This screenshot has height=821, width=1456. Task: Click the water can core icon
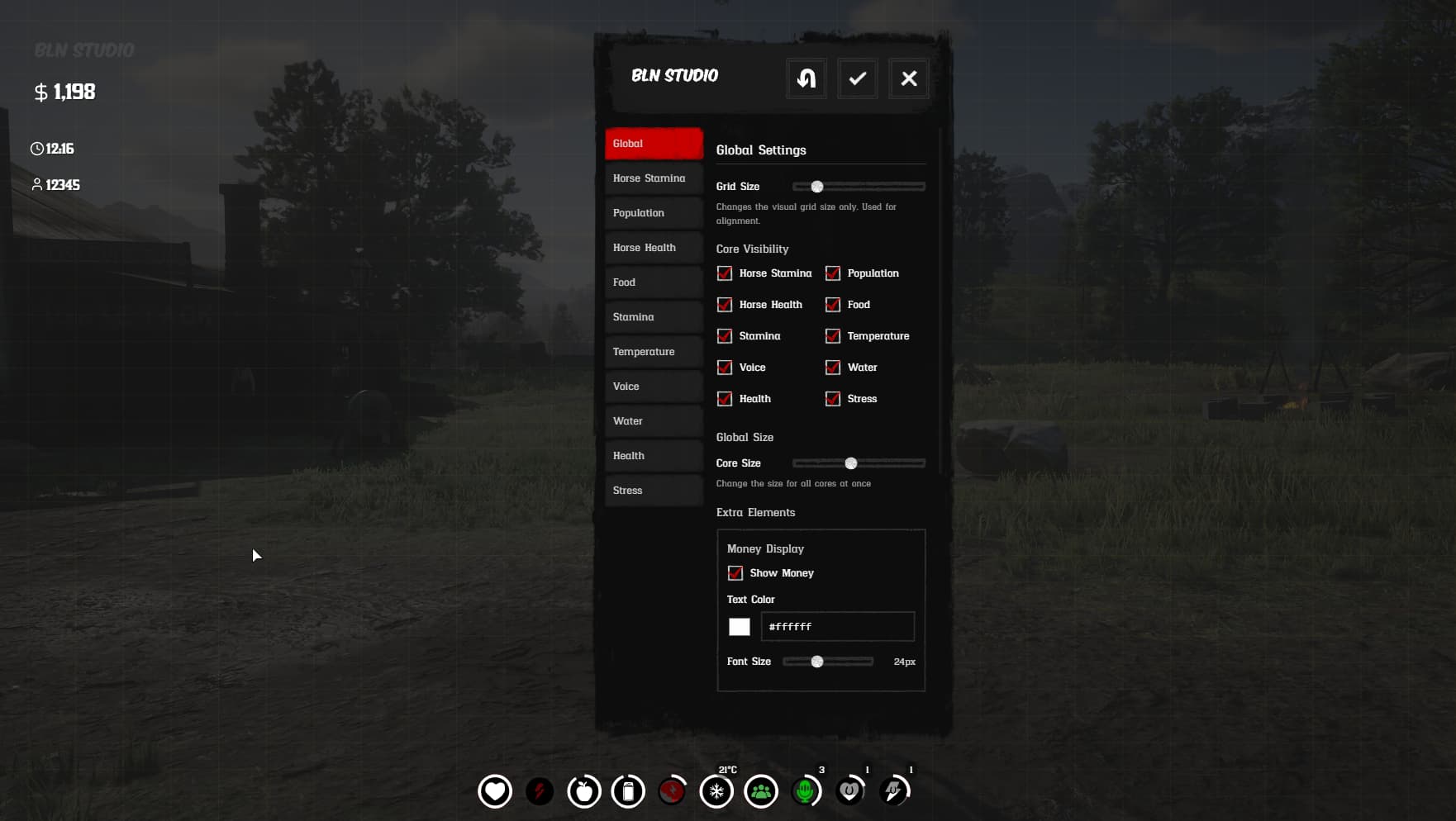(628, 790)
